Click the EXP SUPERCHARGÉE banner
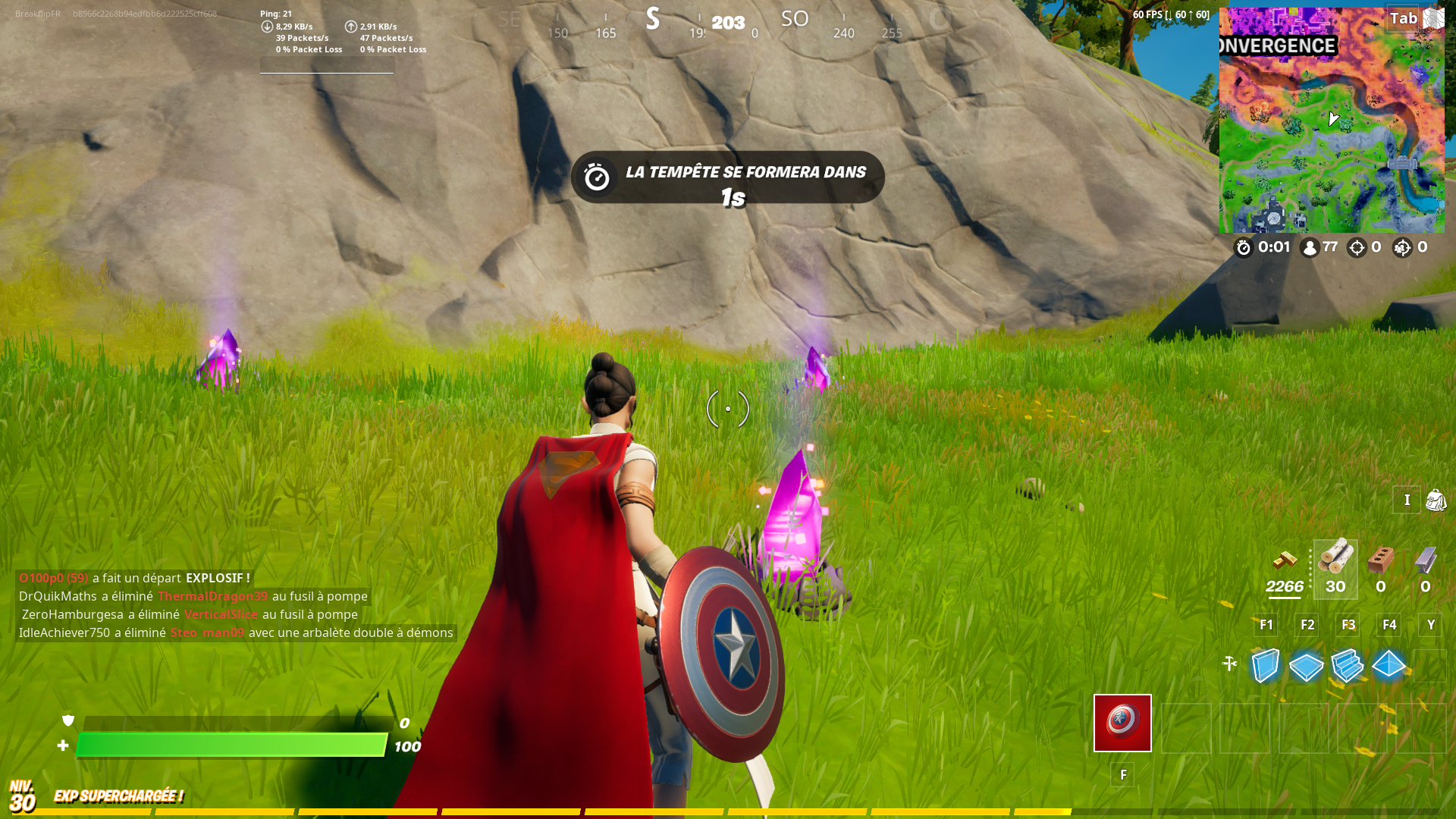The width and height of the screenshot is (1456, 819). [118, 797]
